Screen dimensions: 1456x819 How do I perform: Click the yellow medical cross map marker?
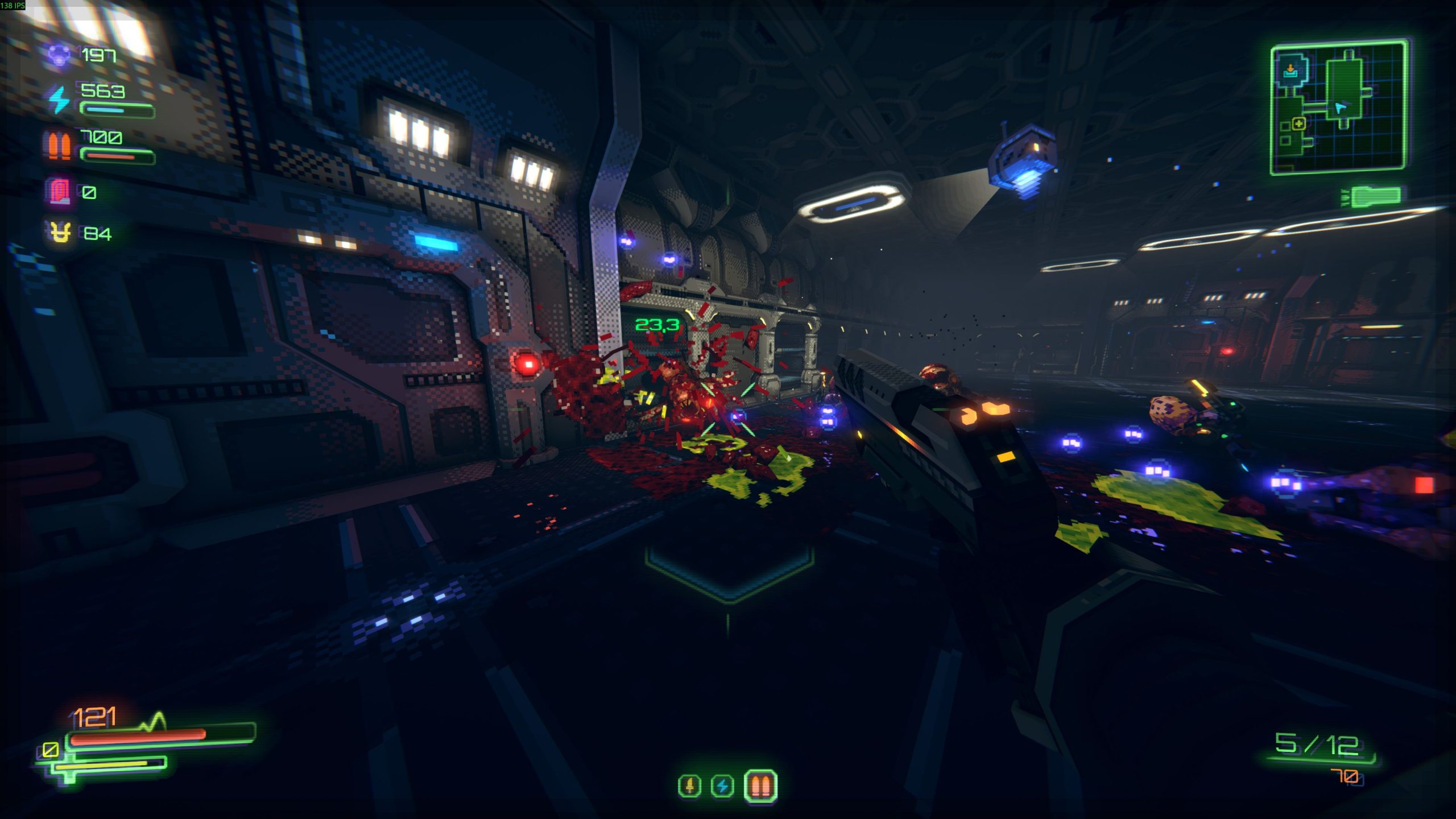(x=1298, y=123)
